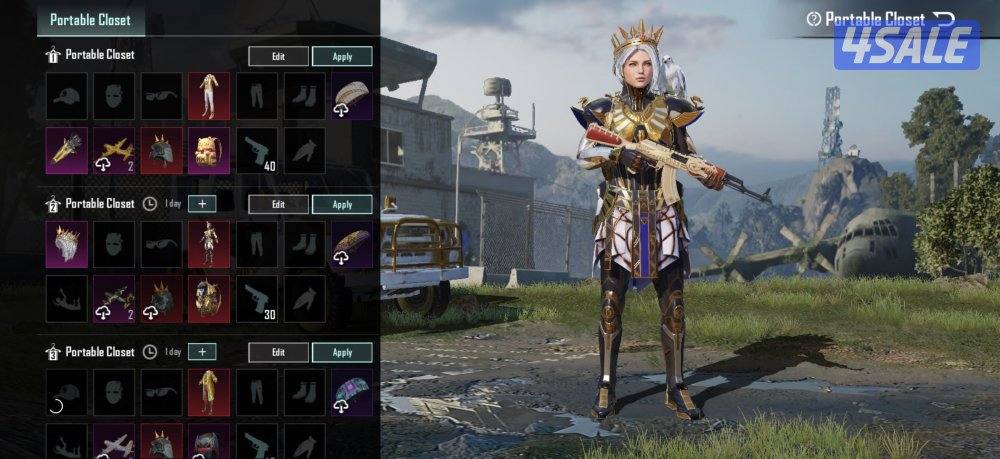The width and height of the screenshot is (1000, 459).
Task: Select the pistol slot showing 30
Action: coord(257,298)
